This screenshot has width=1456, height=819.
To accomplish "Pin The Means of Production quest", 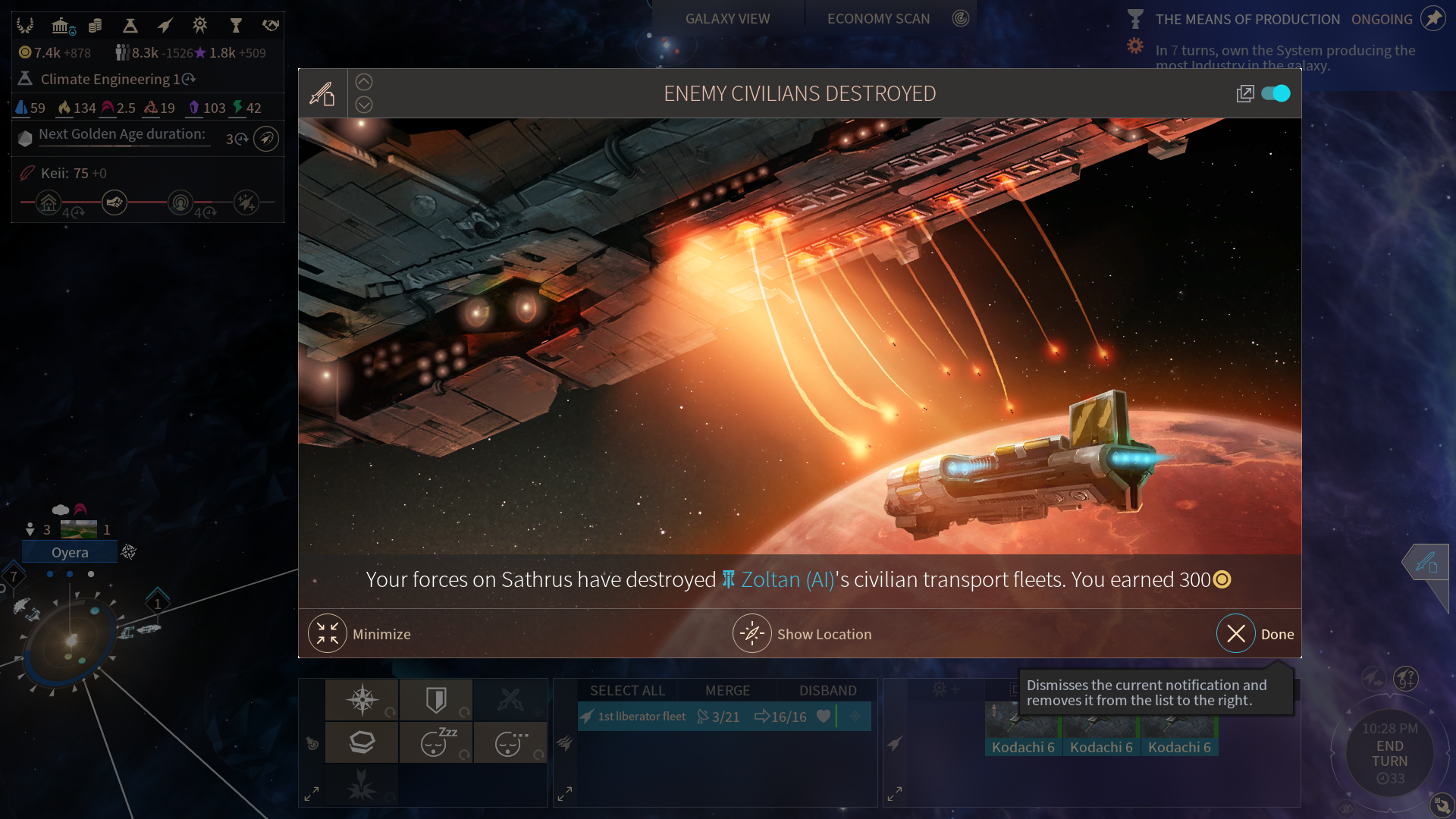I will tap(1432, 19).
